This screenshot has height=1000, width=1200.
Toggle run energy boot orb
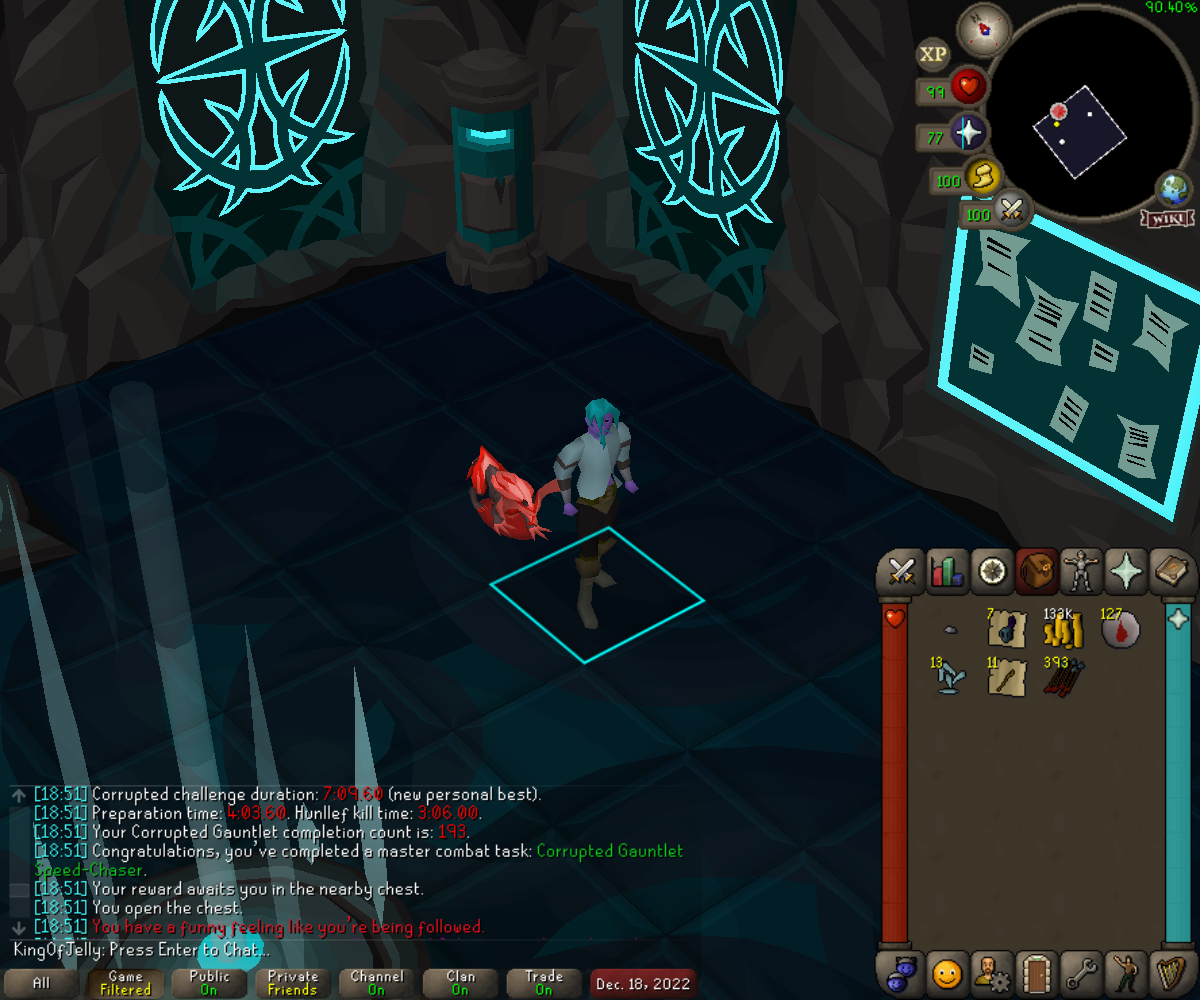coord(983,178)
